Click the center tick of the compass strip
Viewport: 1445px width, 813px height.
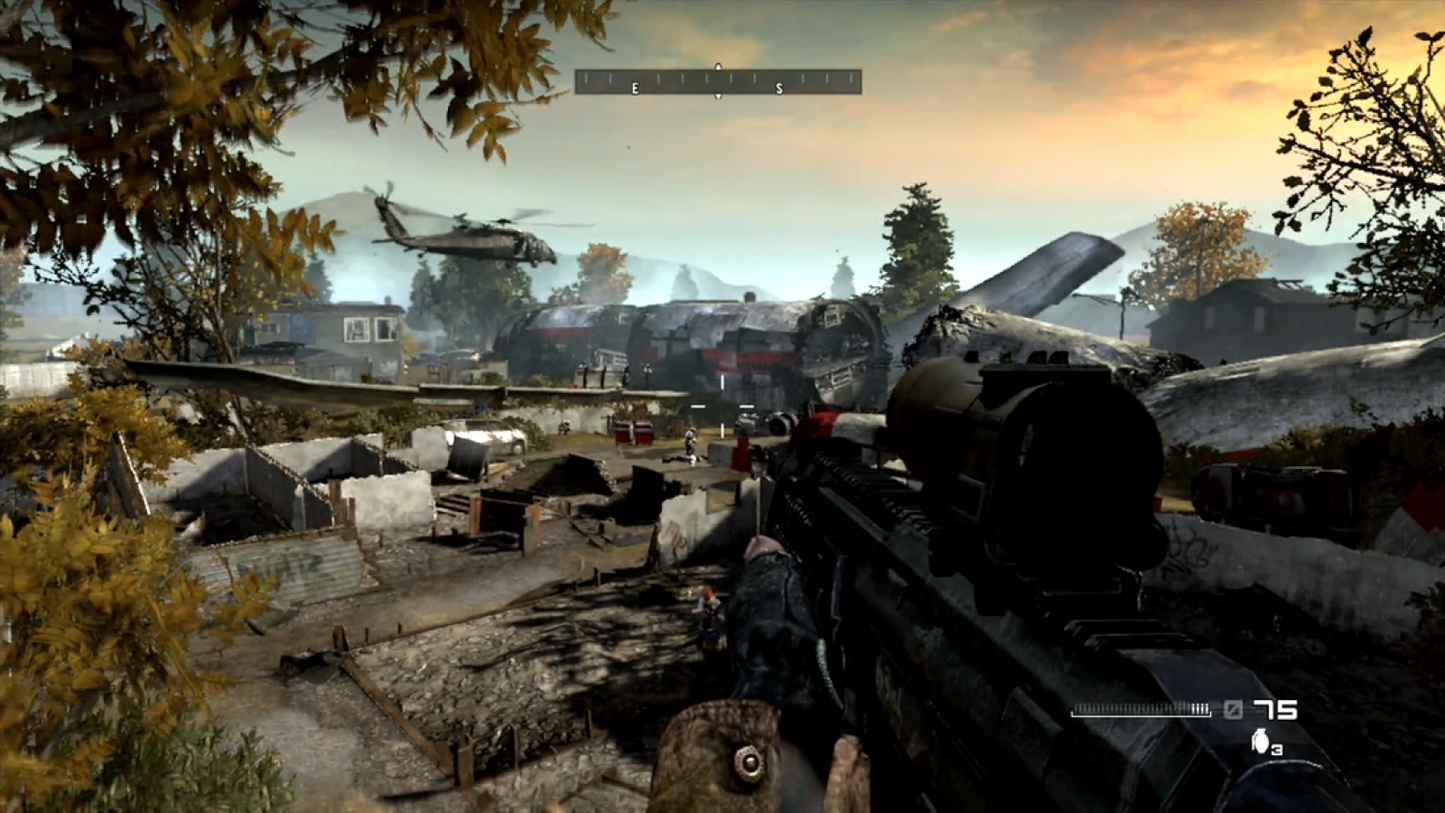click(718, 78)
